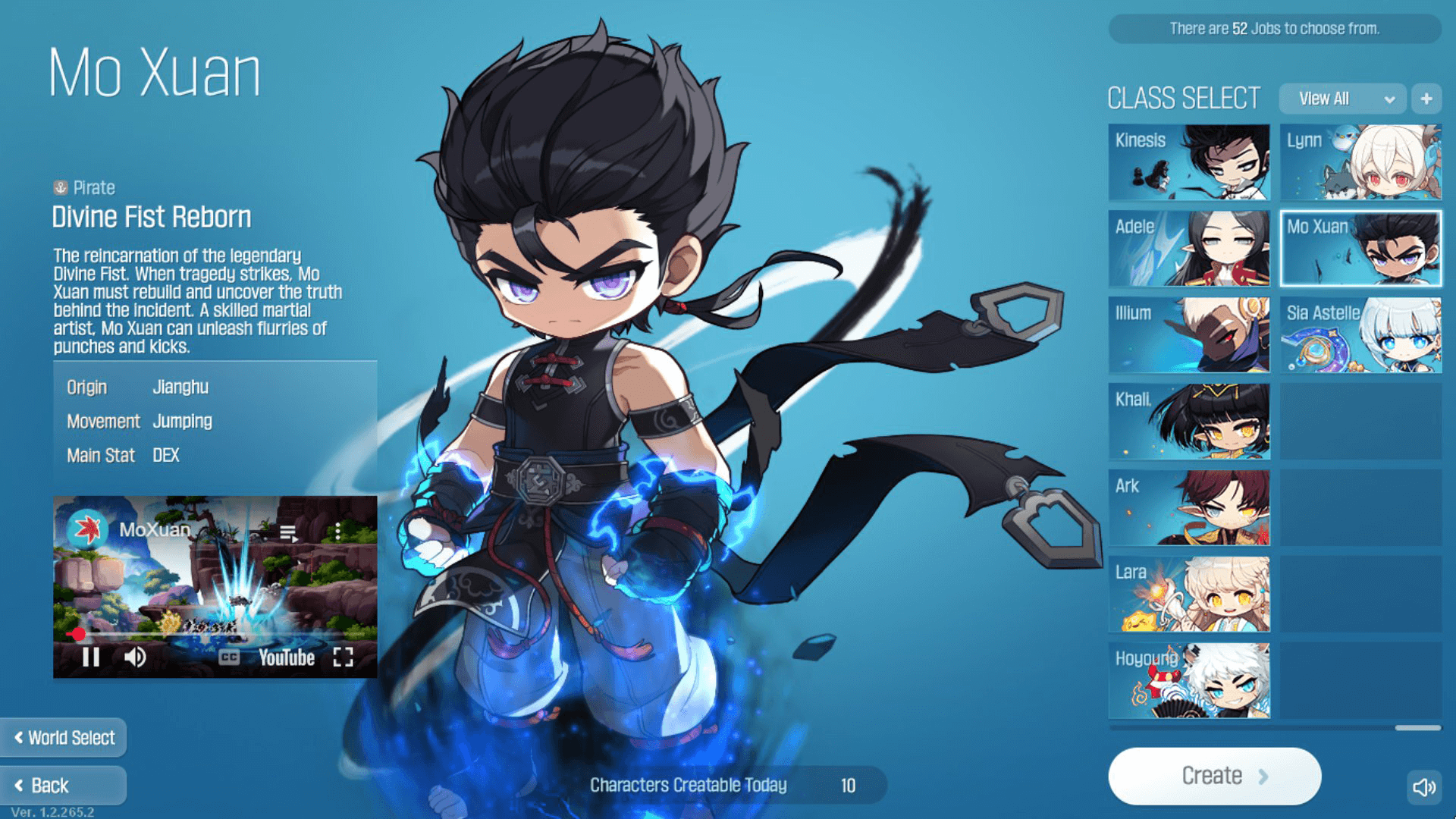Select the Lara class tile
The height and width of the screenshot is (819, 1456).
1188,595
